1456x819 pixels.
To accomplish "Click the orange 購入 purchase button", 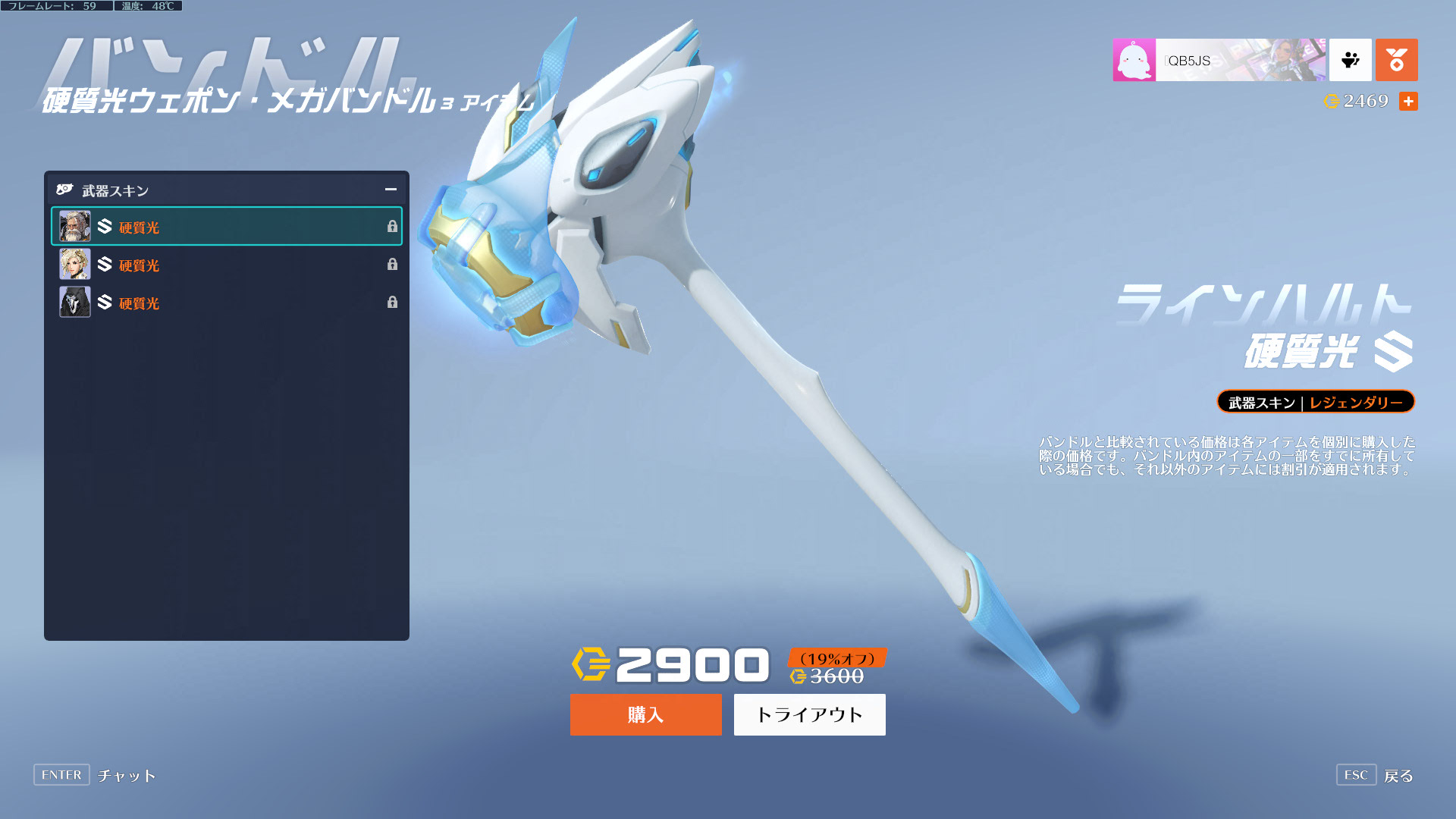I will 645,714.
